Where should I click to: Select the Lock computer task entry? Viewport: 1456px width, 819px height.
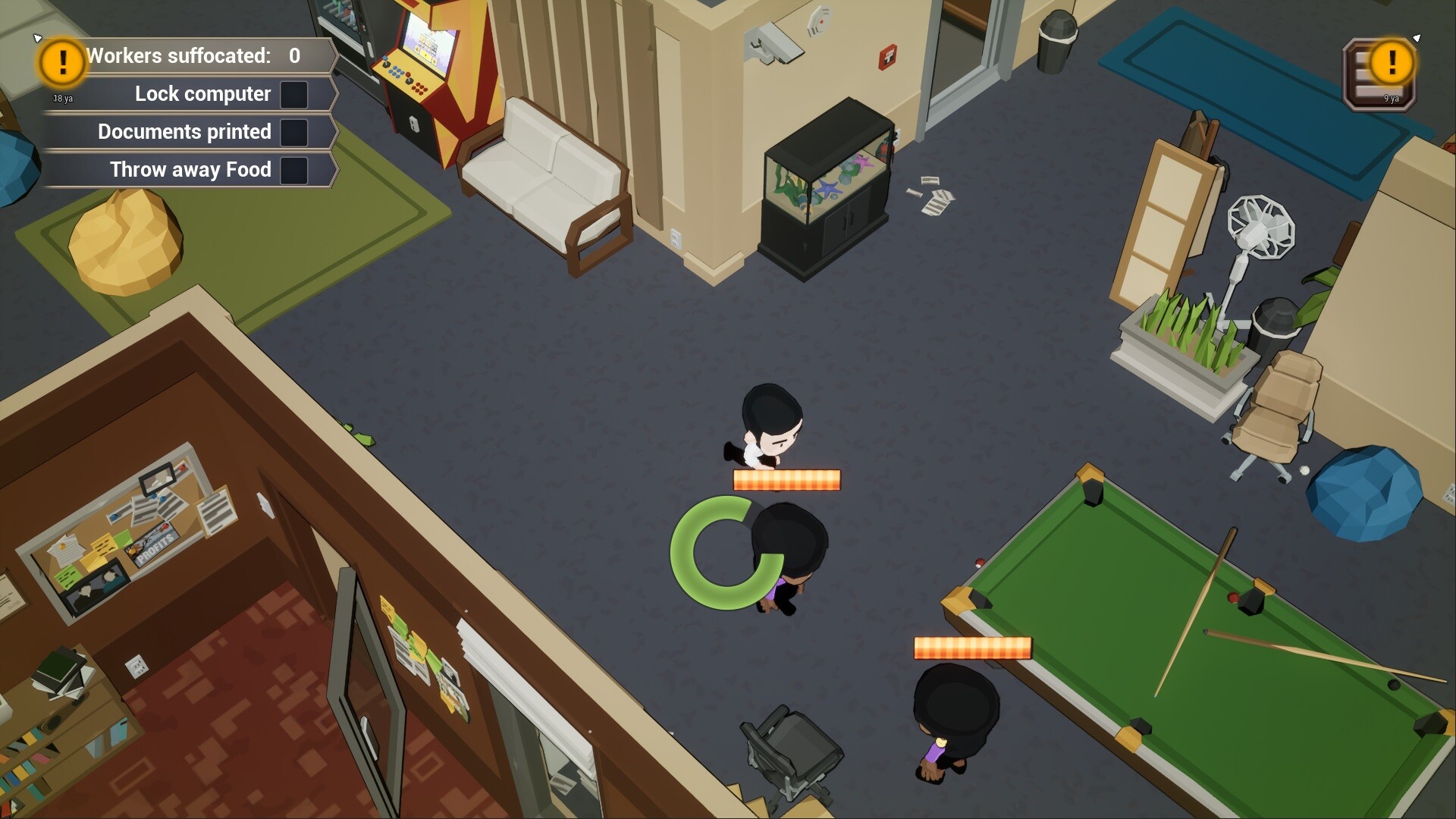[202, 94]
